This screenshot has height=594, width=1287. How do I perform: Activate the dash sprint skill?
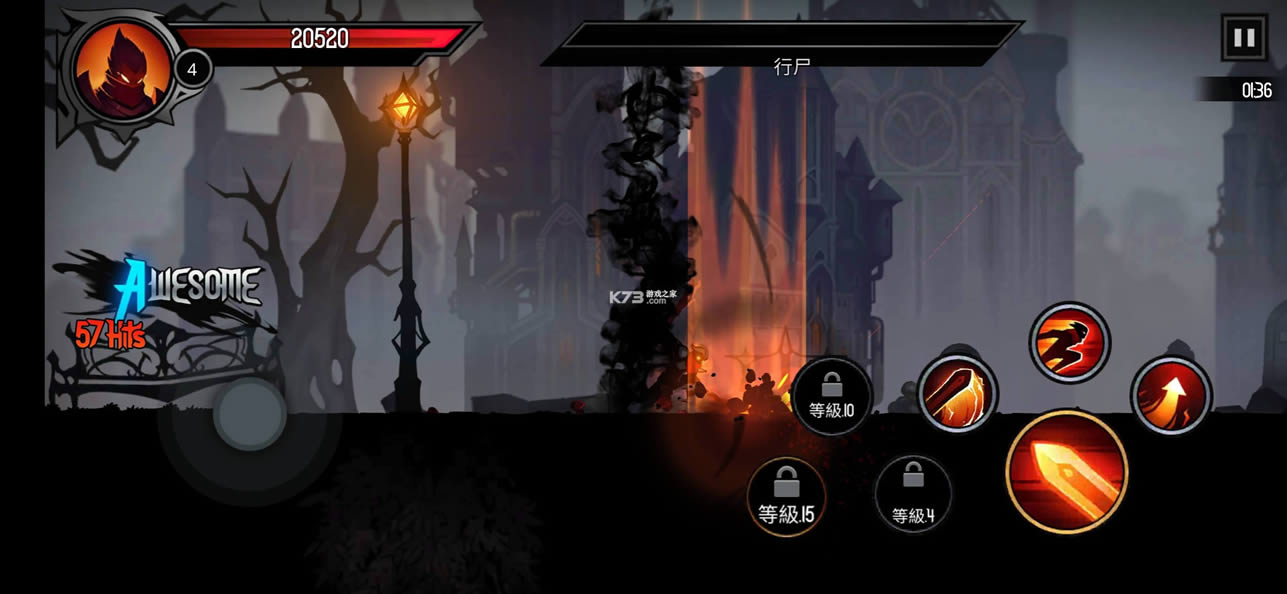coord(1069,342)
